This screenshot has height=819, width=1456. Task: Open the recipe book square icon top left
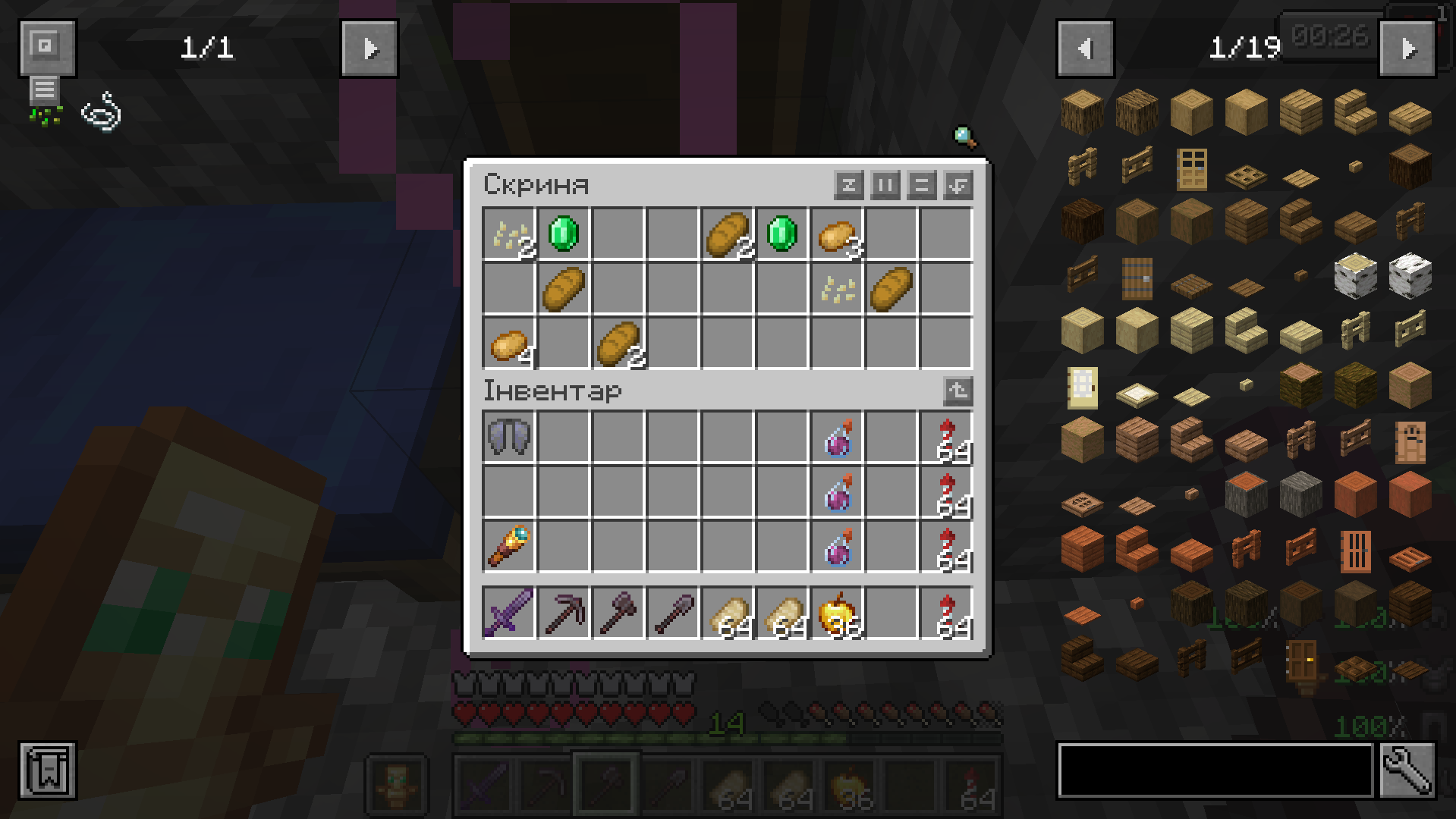tap(47, 47)
